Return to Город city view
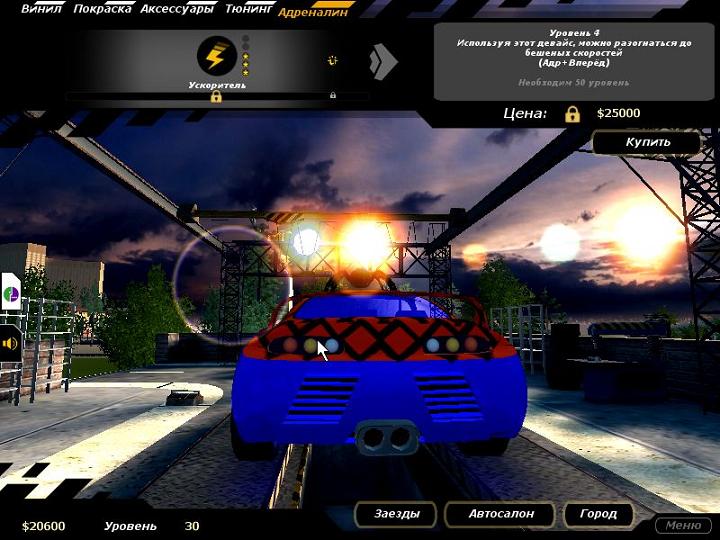 (x=598, y=514)
